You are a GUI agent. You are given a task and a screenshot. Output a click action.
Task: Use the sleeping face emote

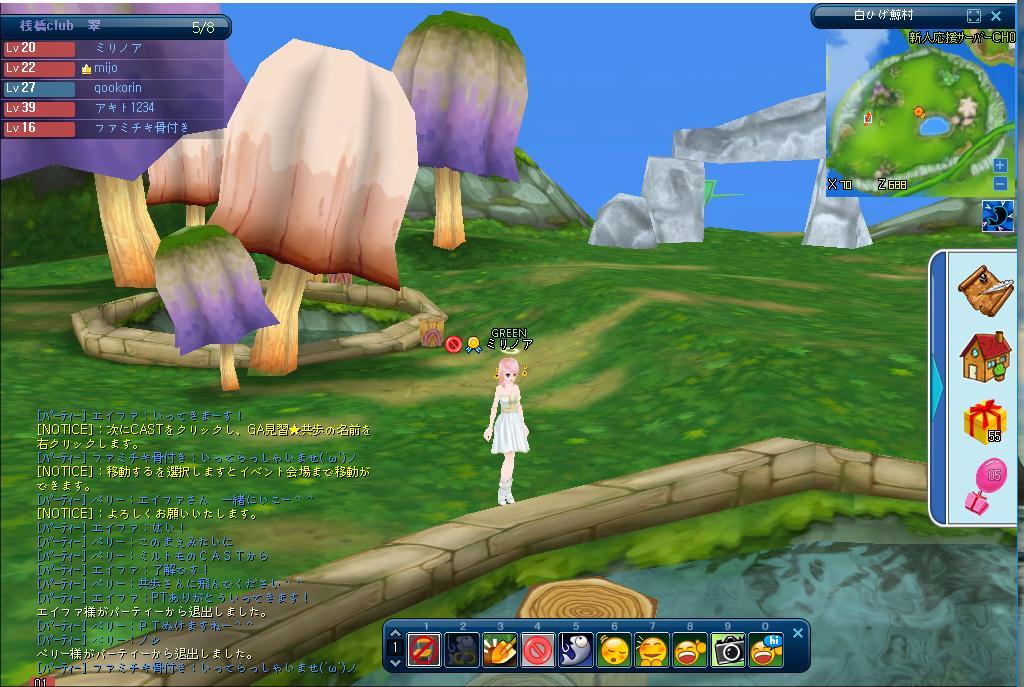(x=614, y=651)
